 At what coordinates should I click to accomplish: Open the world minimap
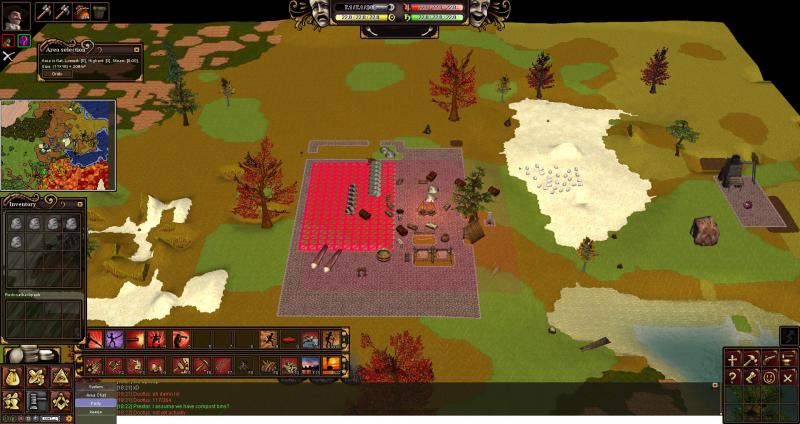click(x=58, y=144)
